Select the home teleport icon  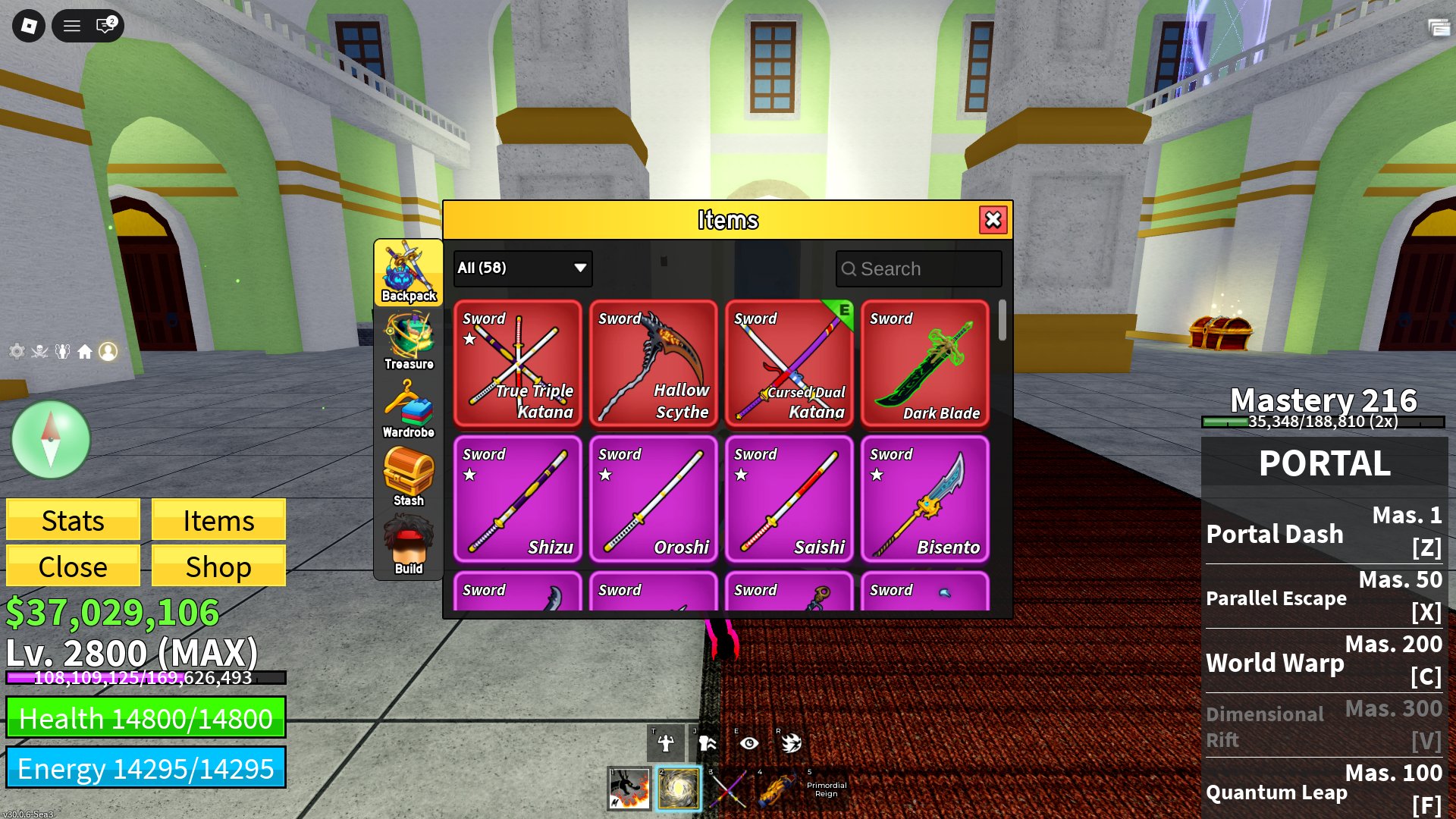(x=86, y=351)
